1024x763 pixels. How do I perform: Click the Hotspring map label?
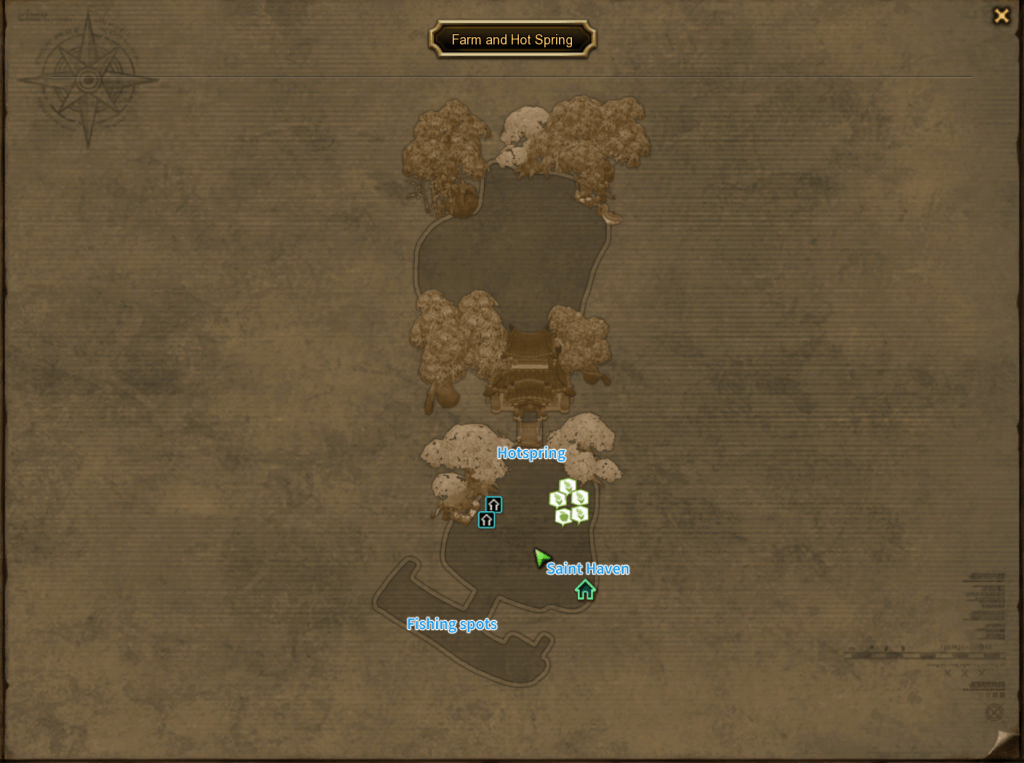tap(531, 453)
